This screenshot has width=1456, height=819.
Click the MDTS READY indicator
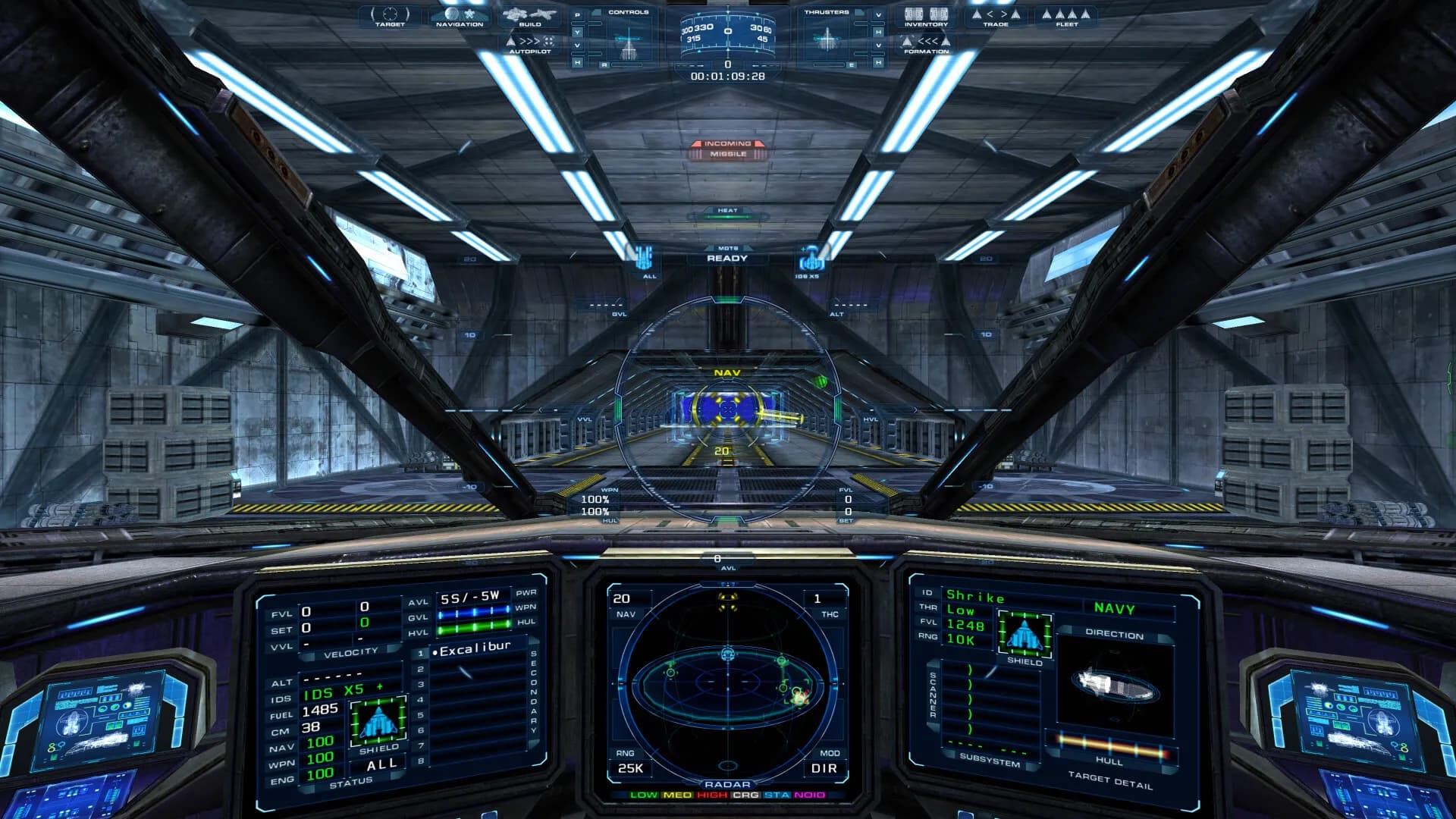(727, 258)
